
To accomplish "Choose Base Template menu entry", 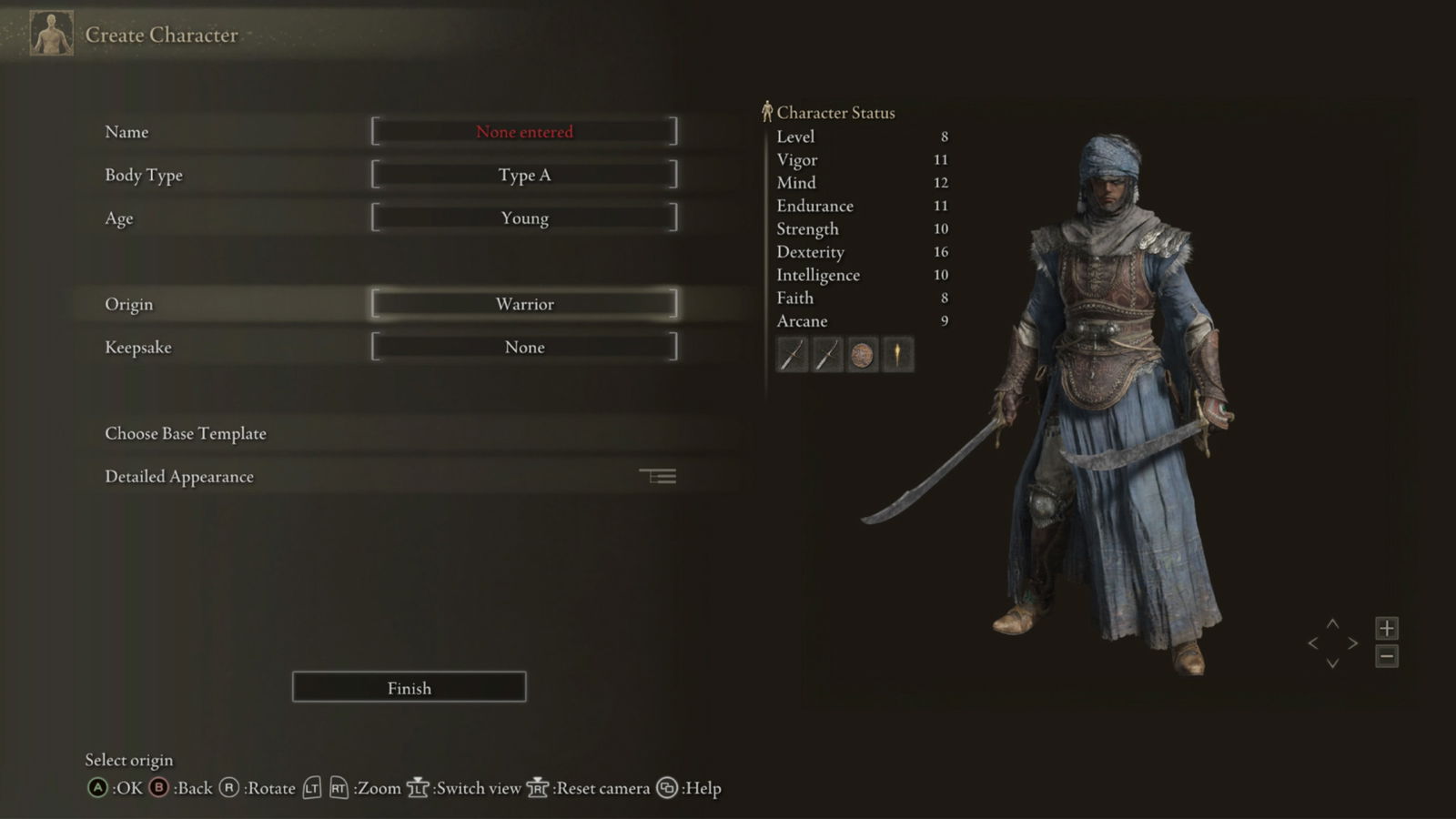I will click(185, 433).
